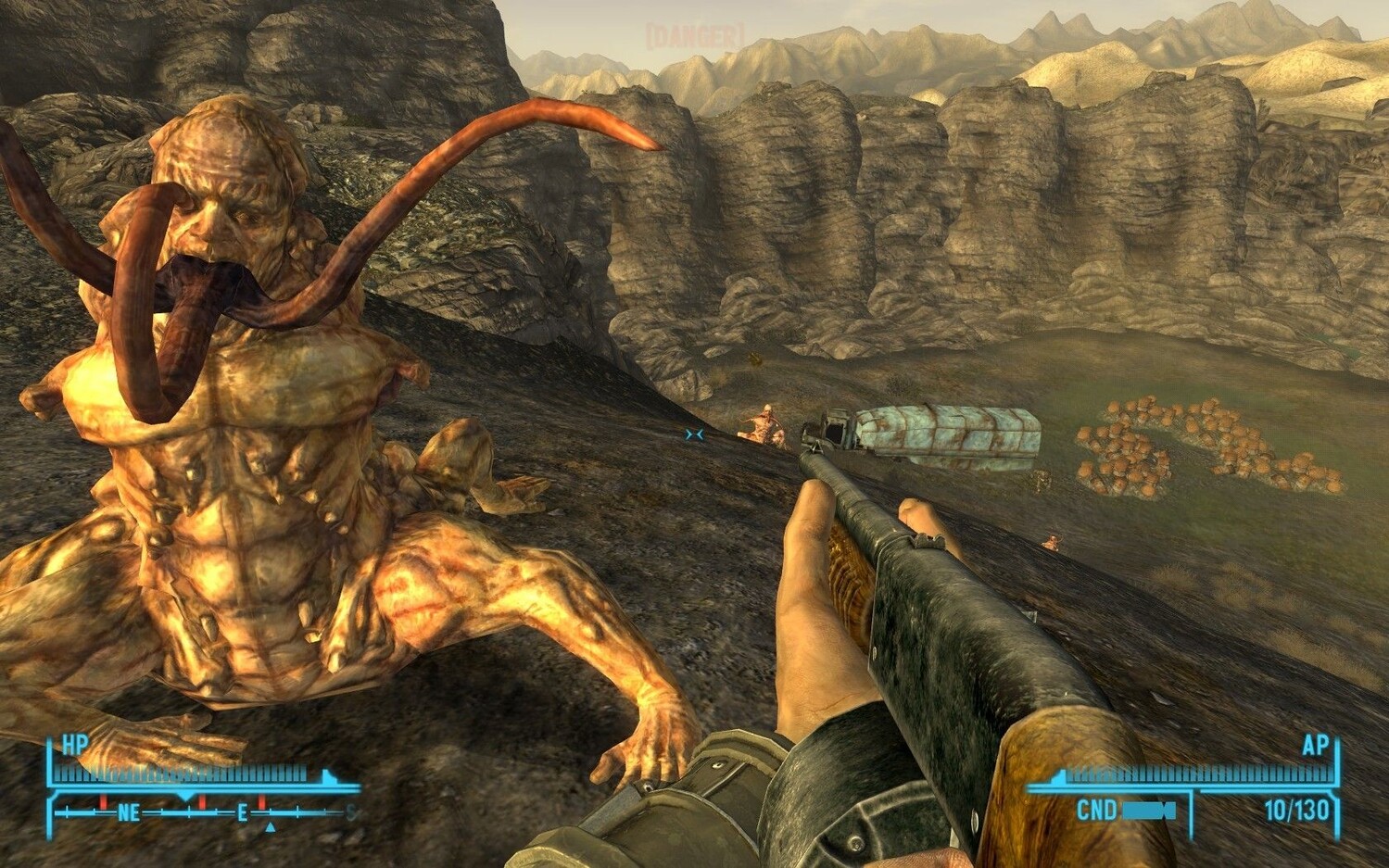Screen dimensions: 1389x868
Task: Click the HP label in the bottom-left HUD
Action: click(x=75, y=743)
